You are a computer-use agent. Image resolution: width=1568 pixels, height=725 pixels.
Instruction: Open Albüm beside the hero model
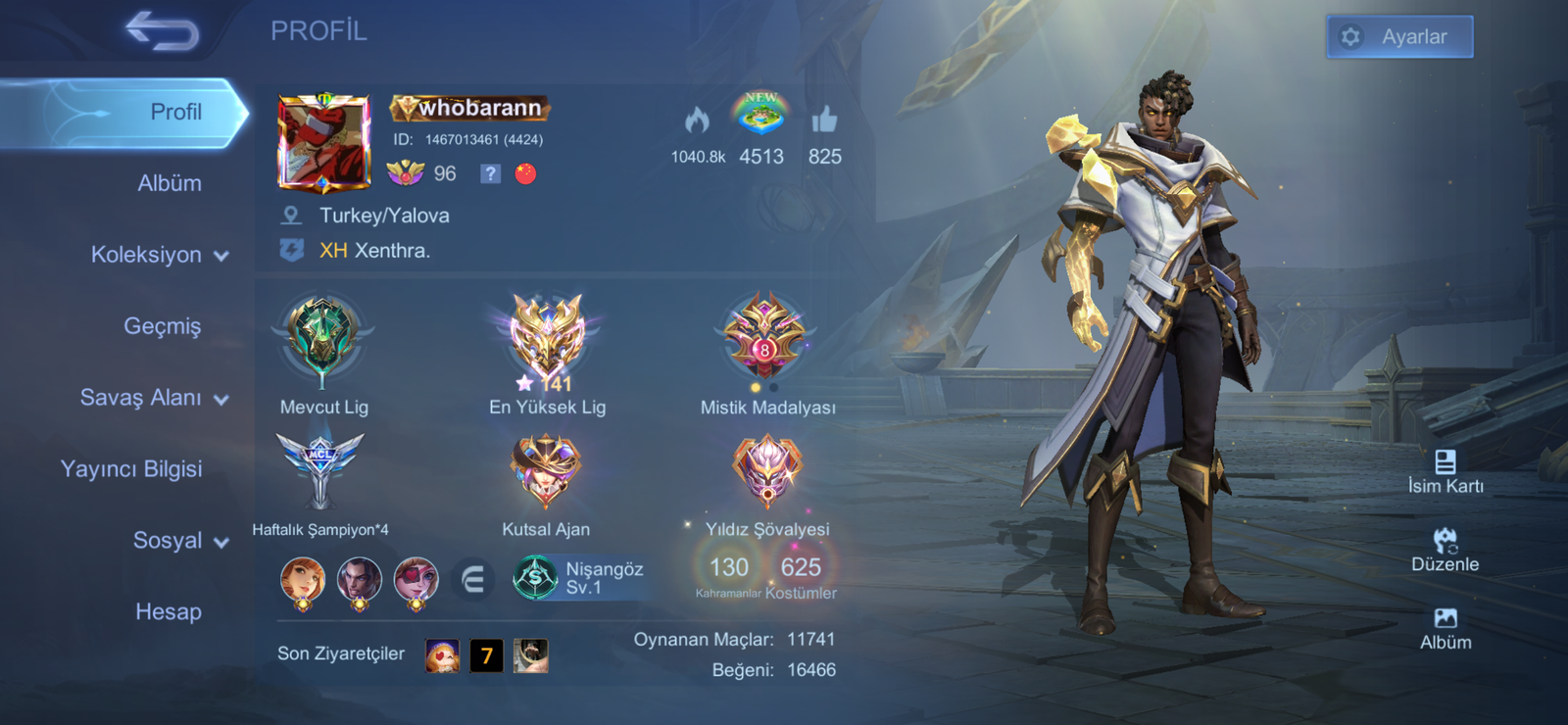click(1445, 627)
